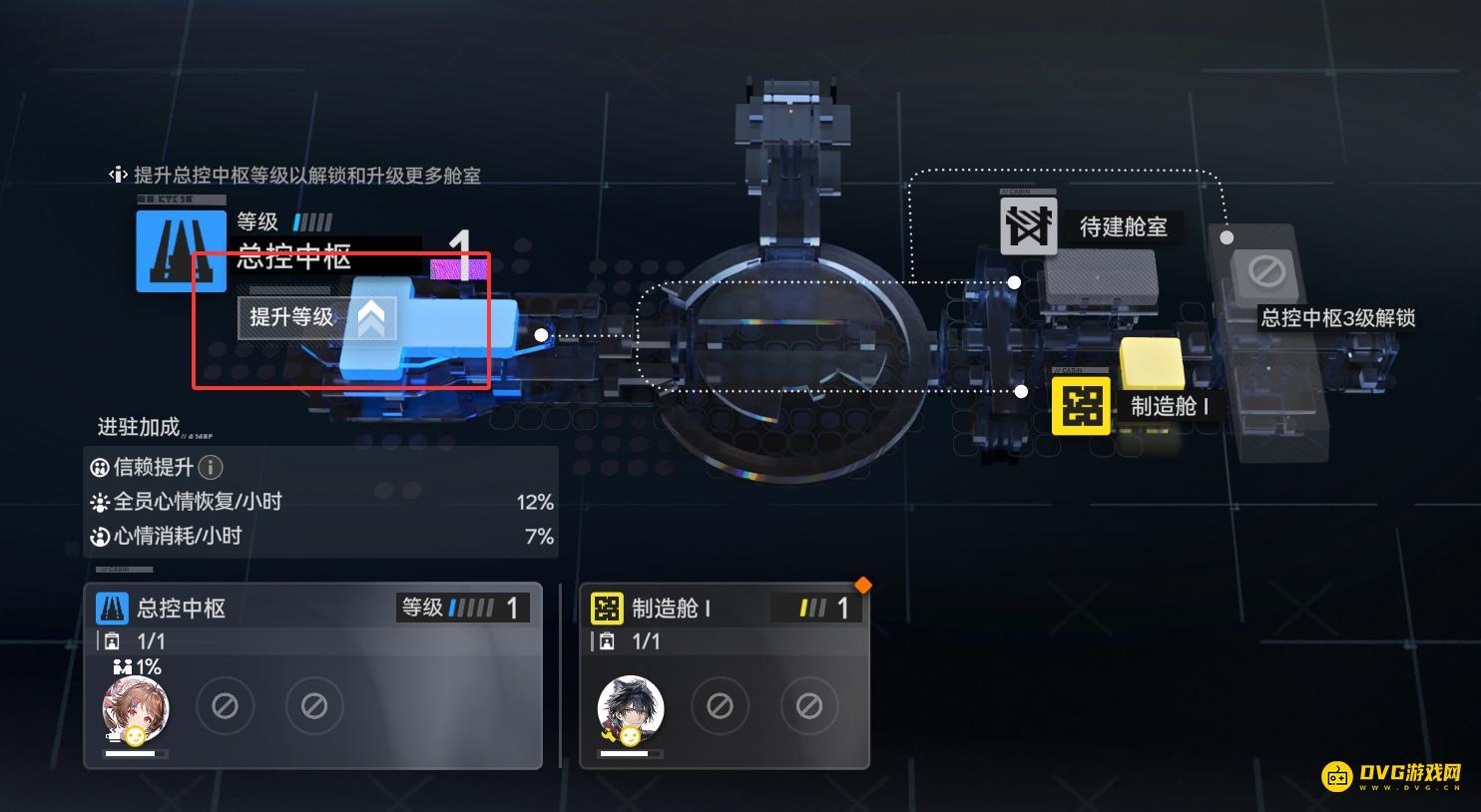The height and width of the screenshot is (812, 1481).
Task: Click the 总控中枢 blue icon in the top-left panel
Action: 181,251
